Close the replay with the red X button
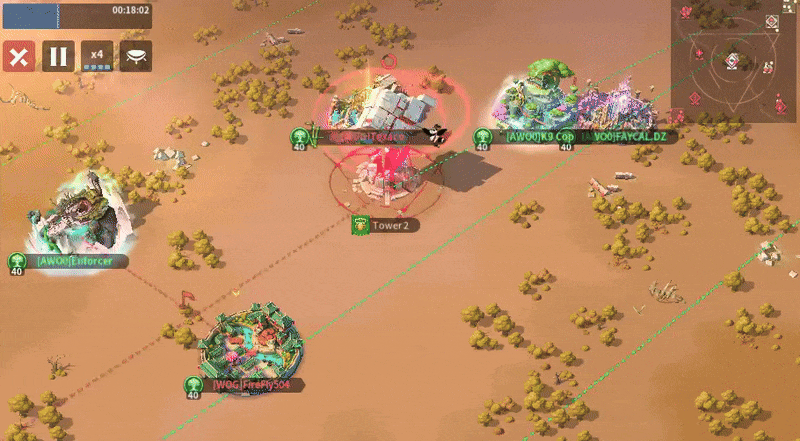Viewport: 800px width, 441px height. (x=17, y=56)
